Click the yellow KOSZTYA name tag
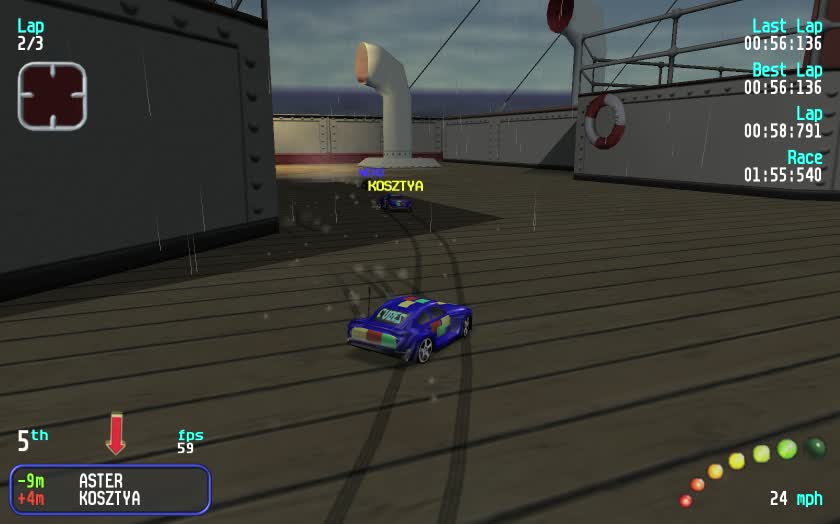The image size is (840, 524). click(395, 186)
